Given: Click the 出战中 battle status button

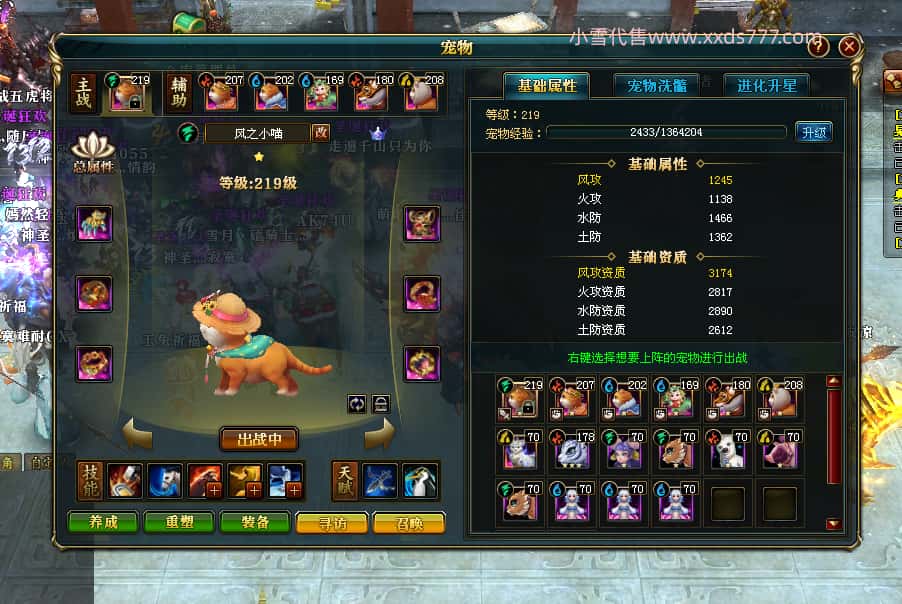Looking at the screenshot, I should coord(259,439).
